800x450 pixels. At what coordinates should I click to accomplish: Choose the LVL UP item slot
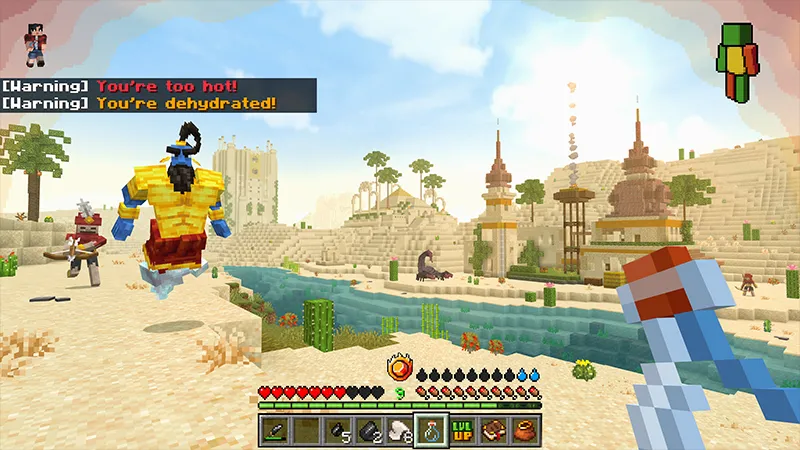point(462,431)
